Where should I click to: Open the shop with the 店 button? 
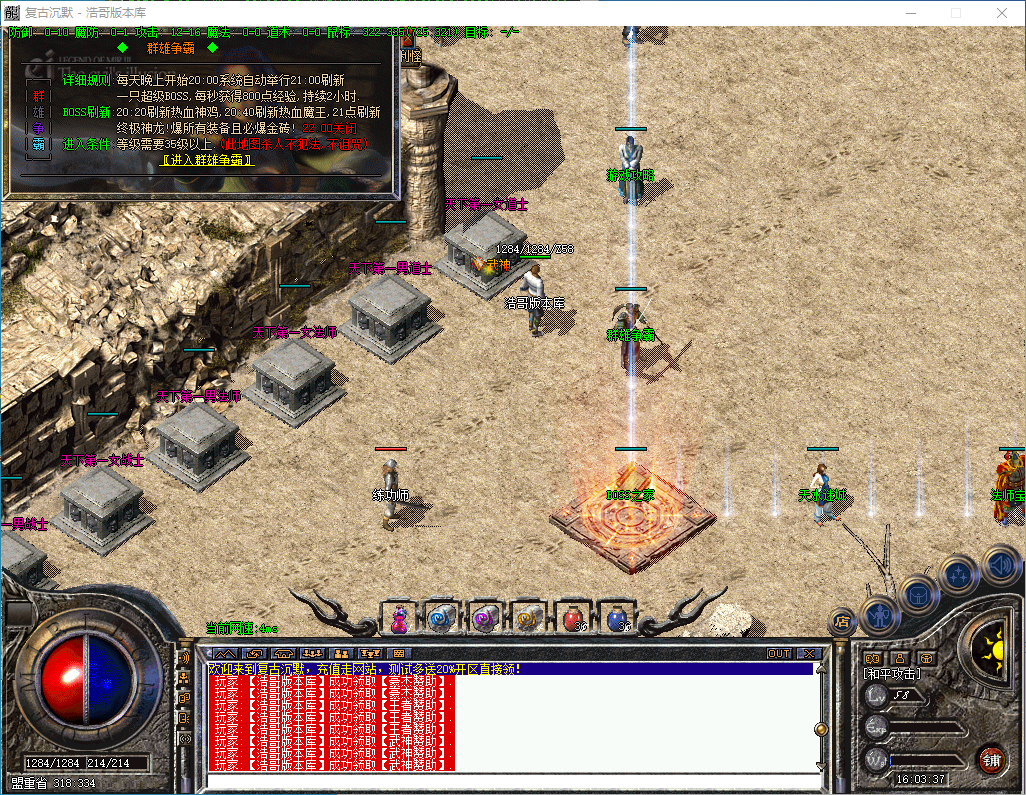[x=842, y=621]
